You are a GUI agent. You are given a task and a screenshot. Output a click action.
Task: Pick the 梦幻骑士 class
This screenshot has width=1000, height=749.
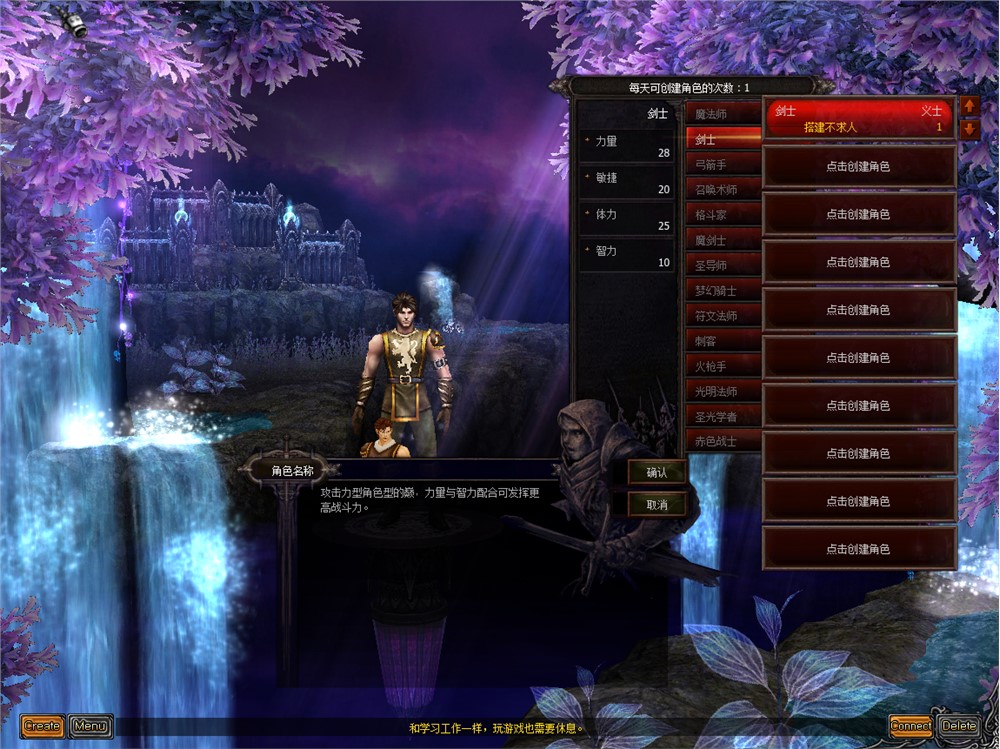tap(723, 290)
